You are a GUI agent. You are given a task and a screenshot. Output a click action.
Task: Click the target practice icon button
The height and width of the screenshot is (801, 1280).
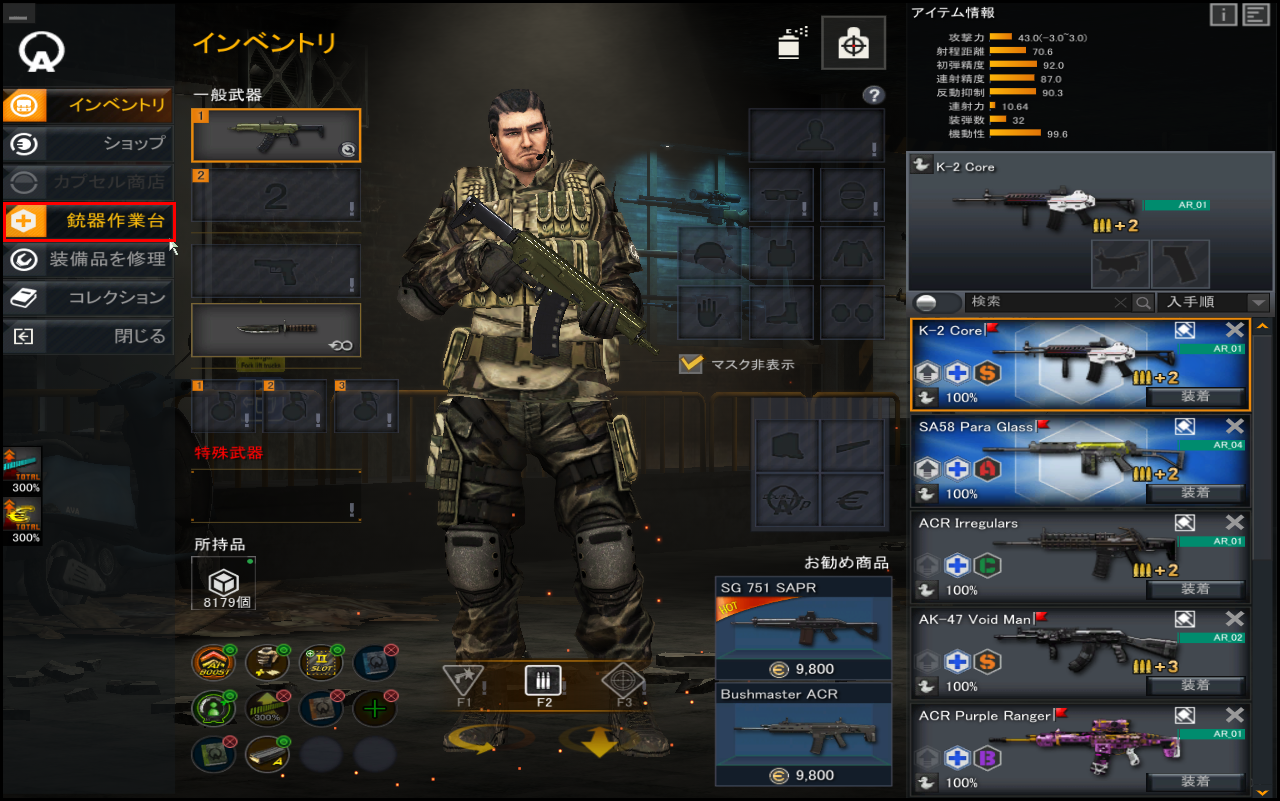(853, 43)
